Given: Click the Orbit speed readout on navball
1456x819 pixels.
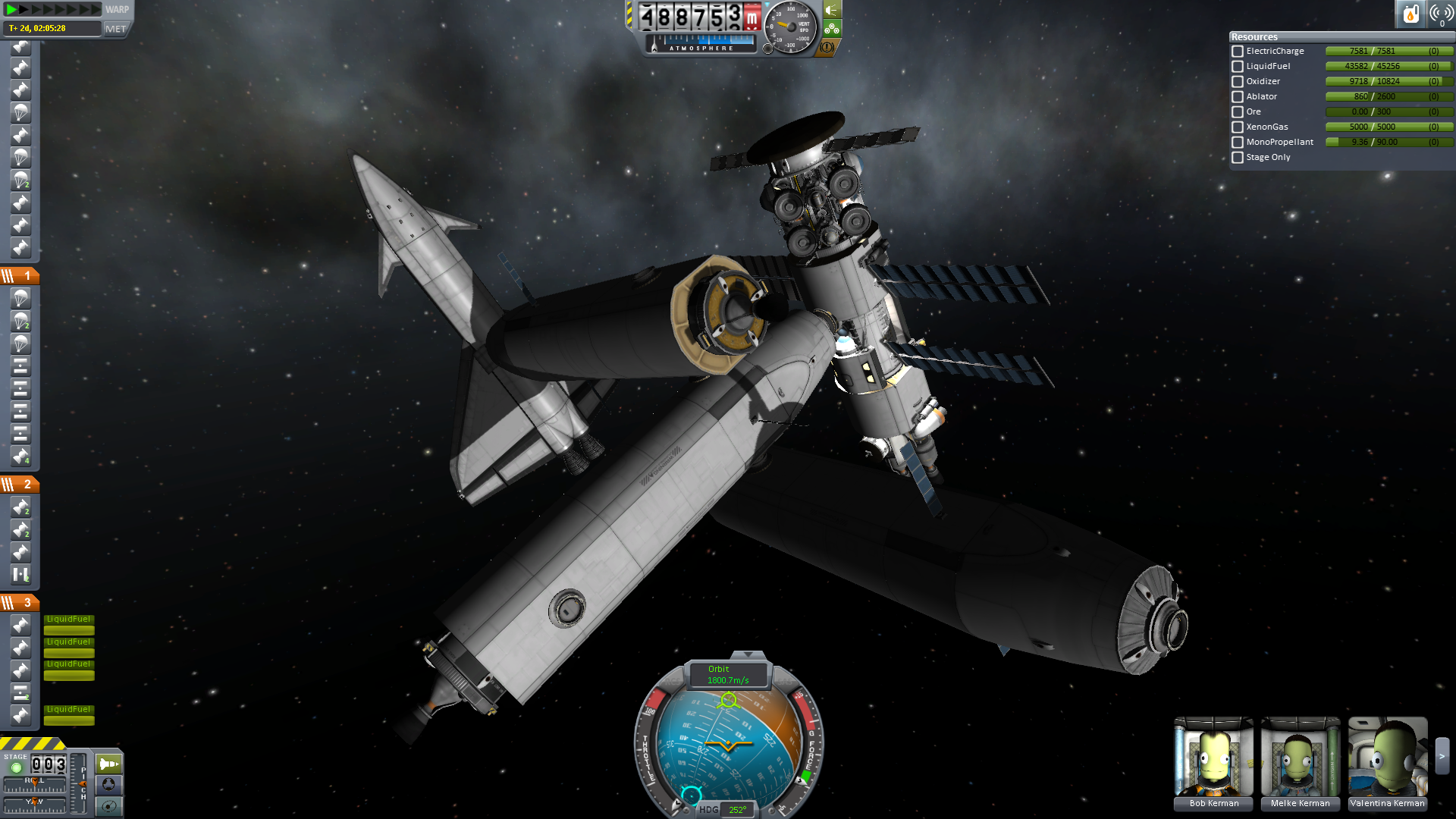Looking at the screenshot, I should tap(728, 674).
